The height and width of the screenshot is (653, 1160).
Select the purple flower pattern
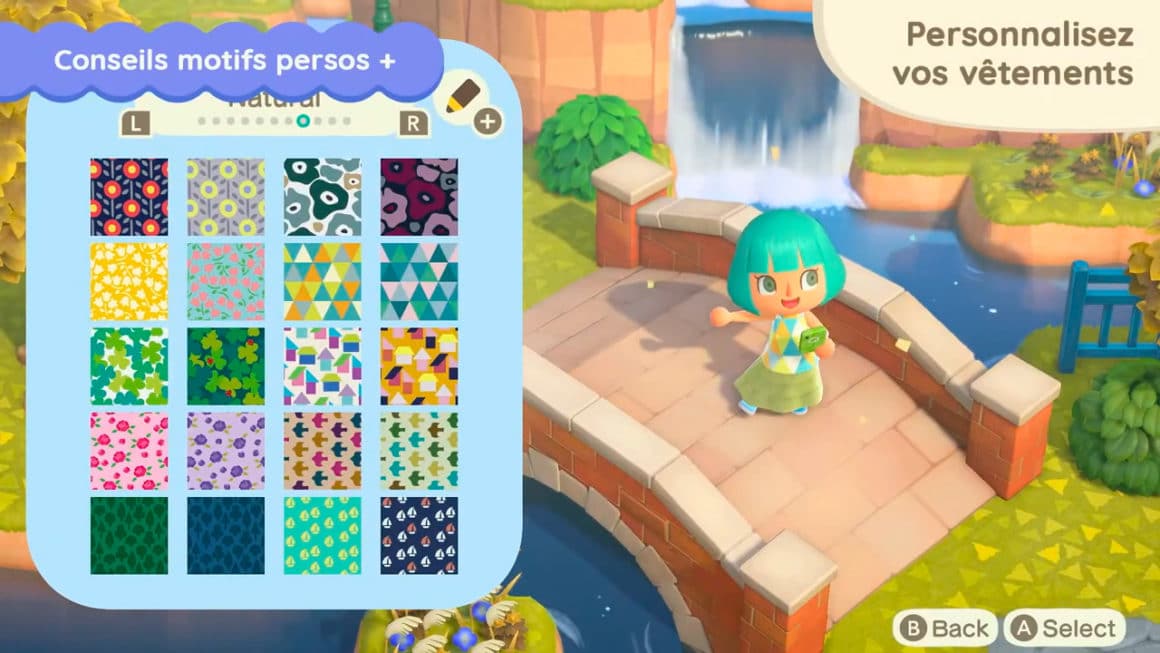click(x=226, y=451)
